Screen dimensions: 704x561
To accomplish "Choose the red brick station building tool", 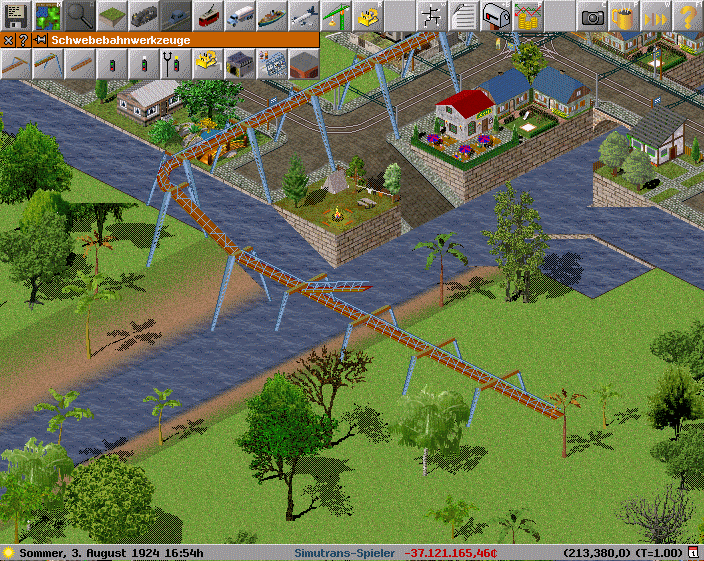I will tap(304, 64).
